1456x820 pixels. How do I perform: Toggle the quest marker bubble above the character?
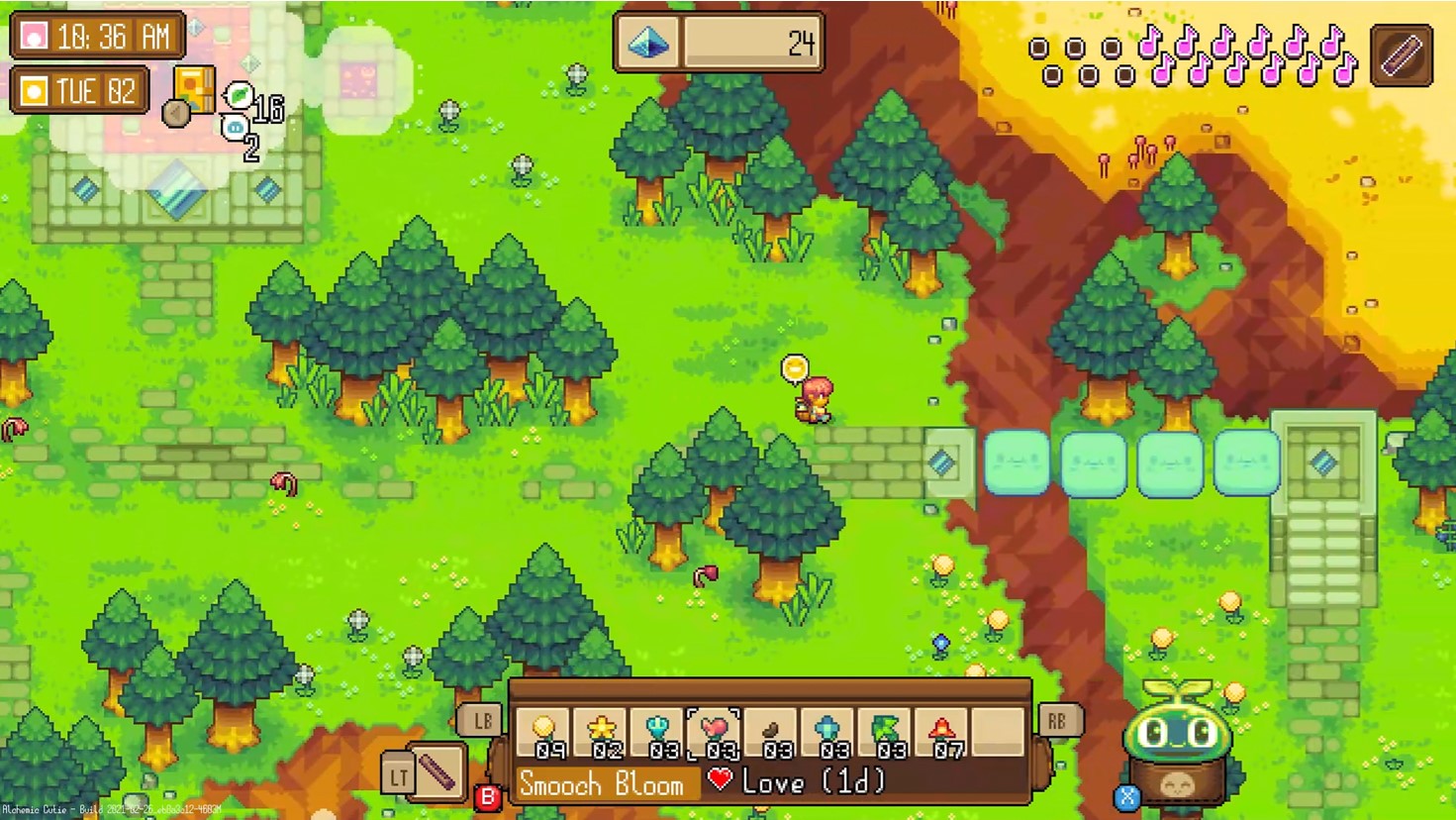click(792, 367)
